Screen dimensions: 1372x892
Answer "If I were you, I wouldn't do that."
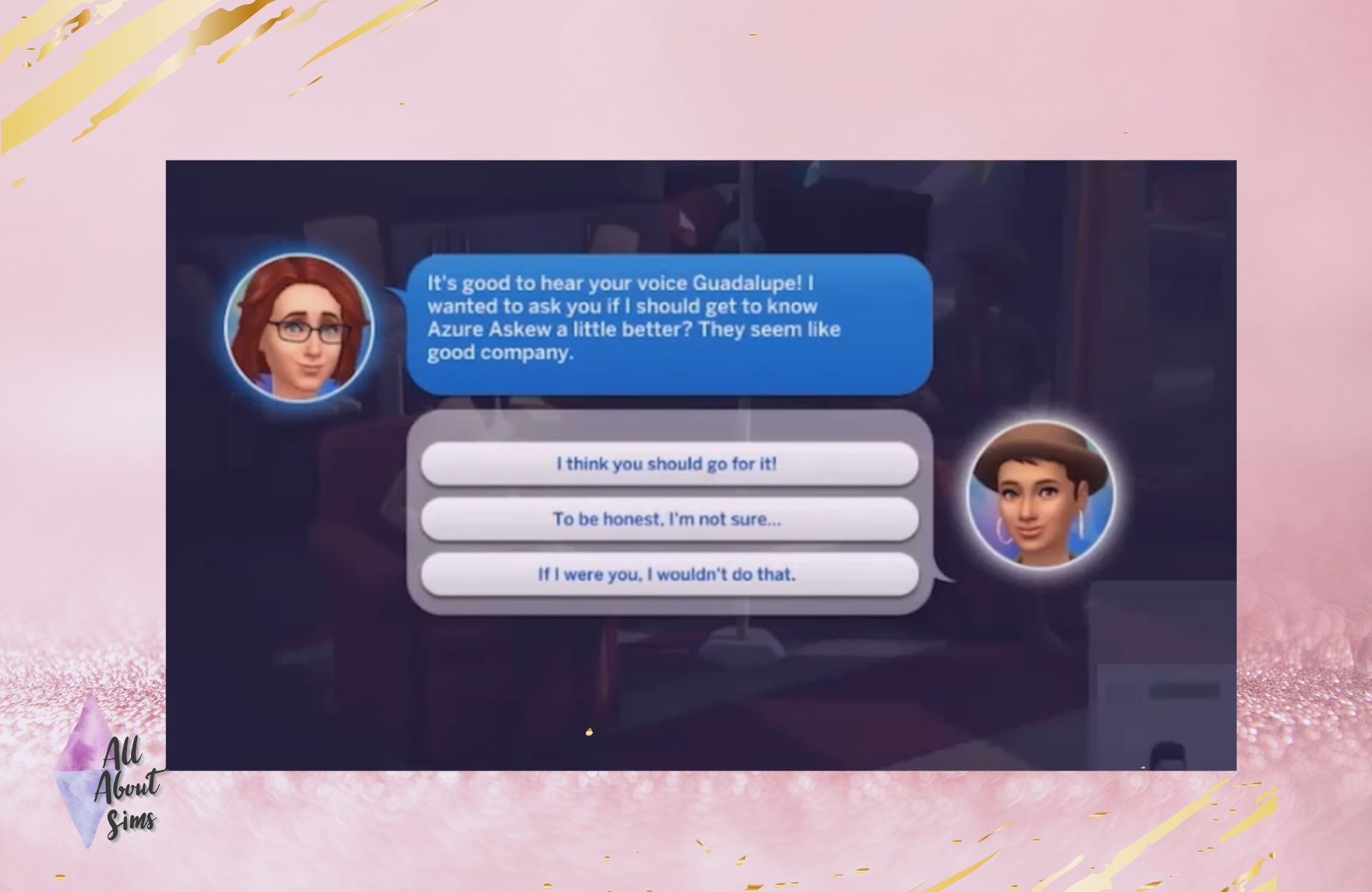coord(669,574)
